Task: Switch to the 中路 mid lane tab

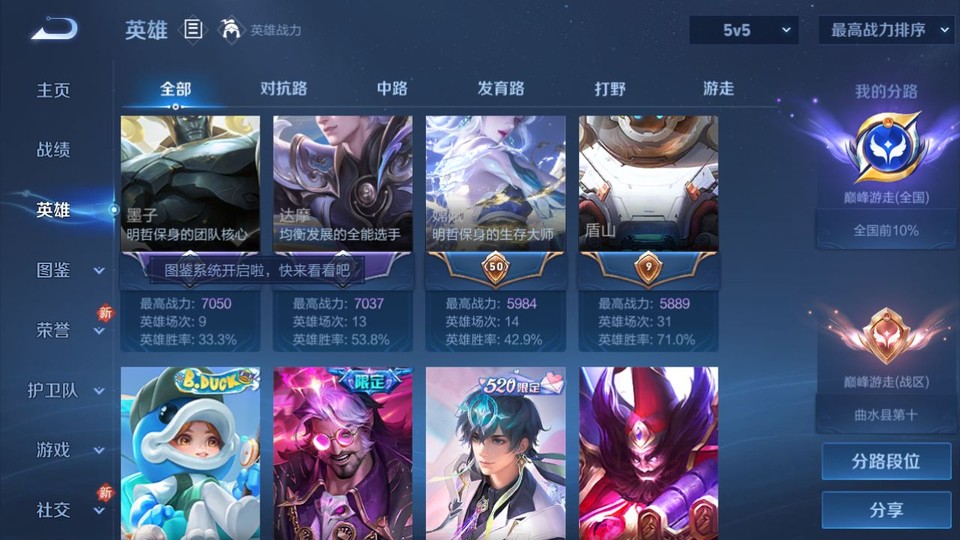Action: tap(392, 89)
